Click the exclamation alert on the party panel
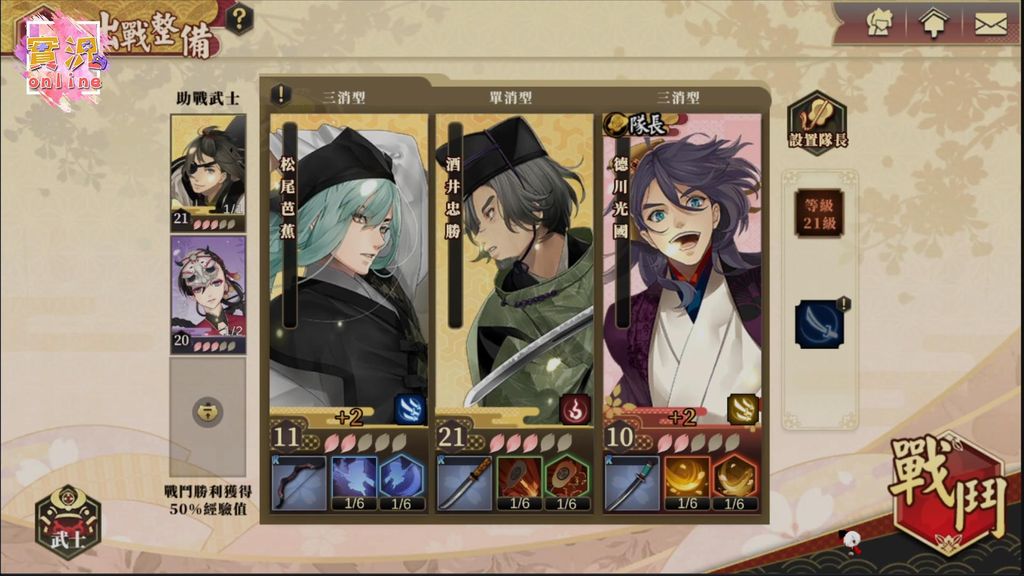1024x576 pixels. click(283, 95)
